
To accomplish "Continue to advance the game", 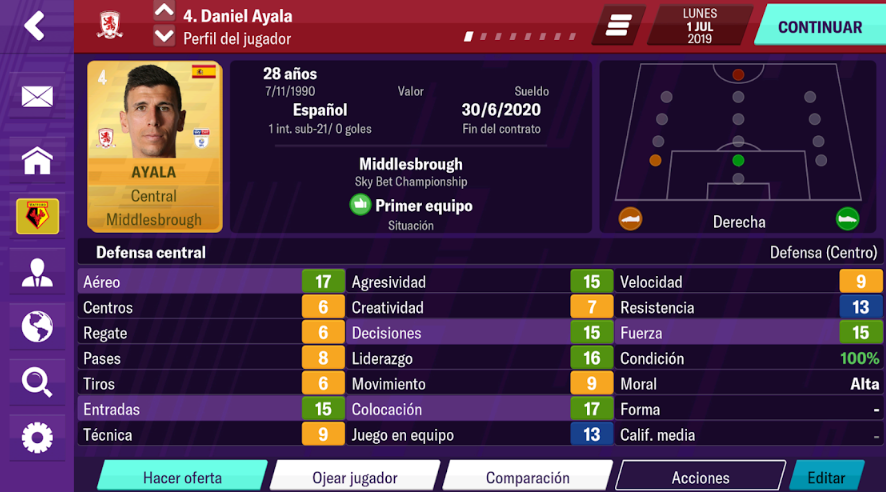I will (819, 27).
